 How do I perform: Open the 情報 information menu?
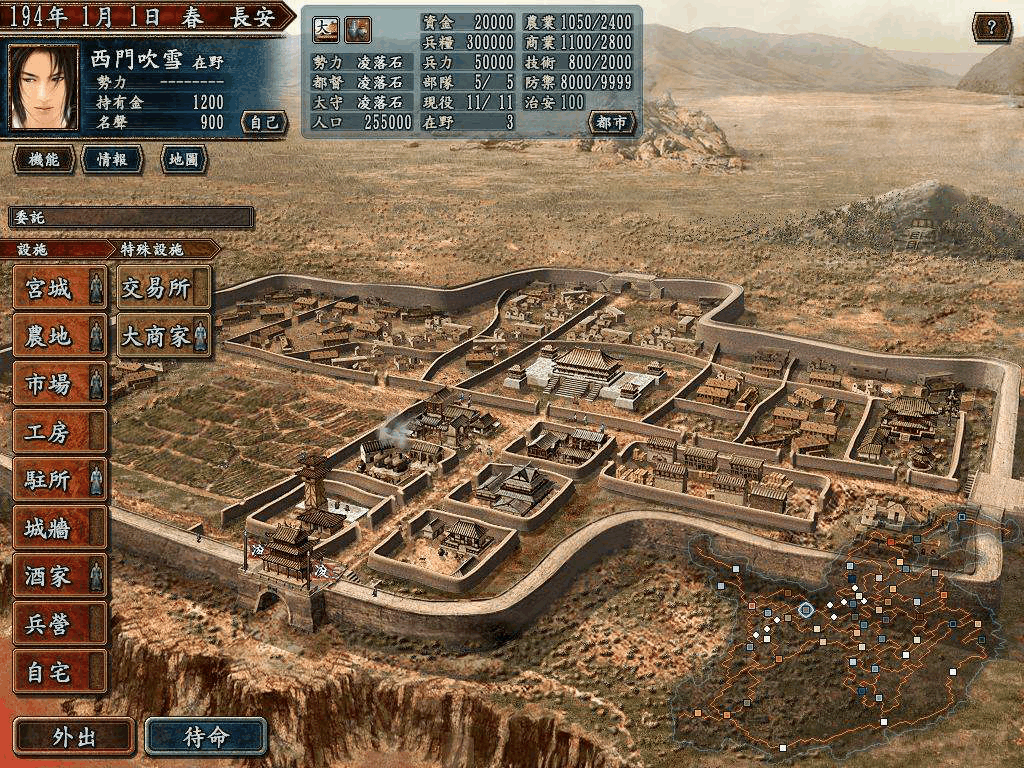click(x=112, y=159)
